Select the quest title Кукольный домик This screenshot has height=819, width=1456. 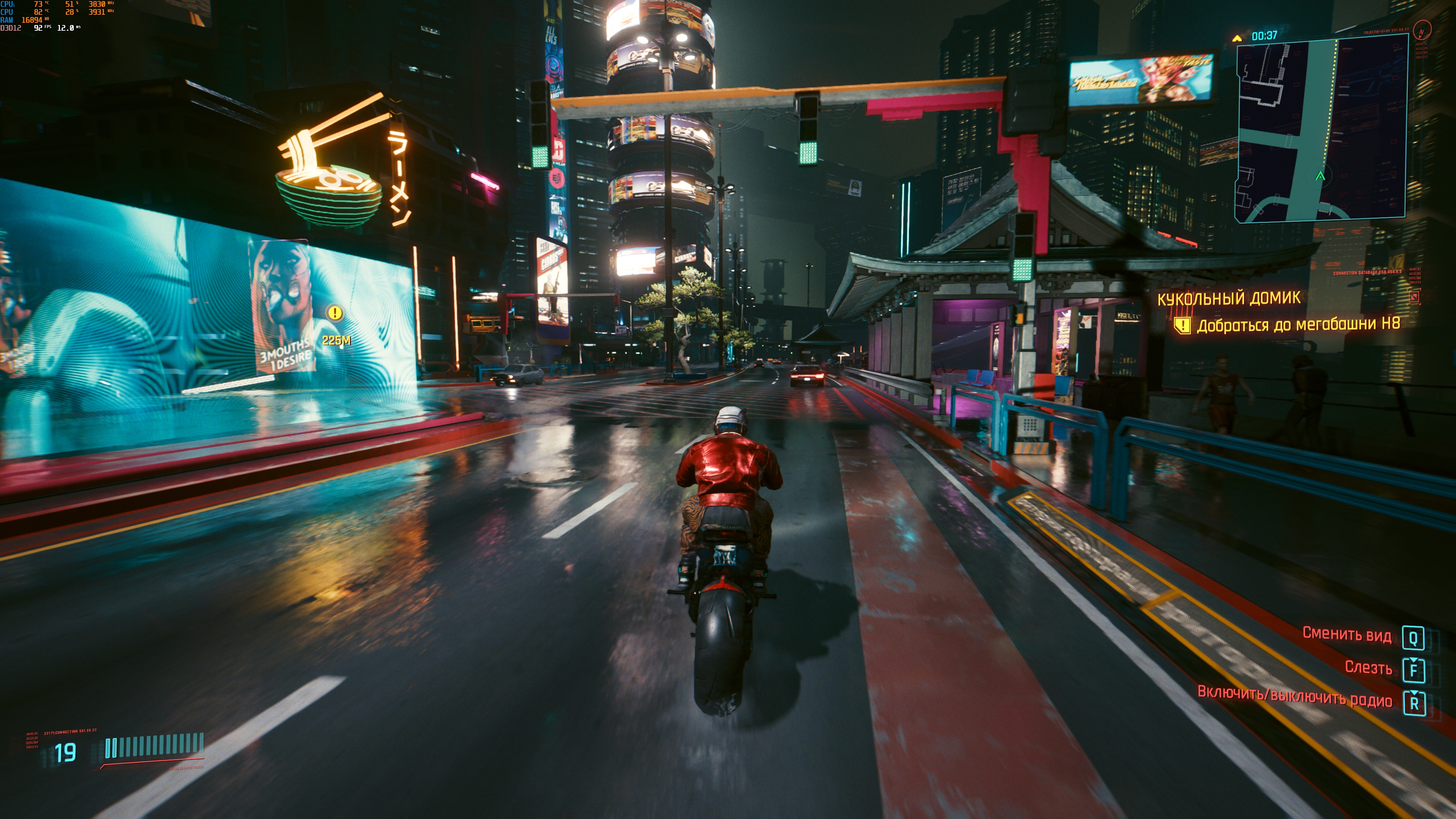(x=1229, y=298)
